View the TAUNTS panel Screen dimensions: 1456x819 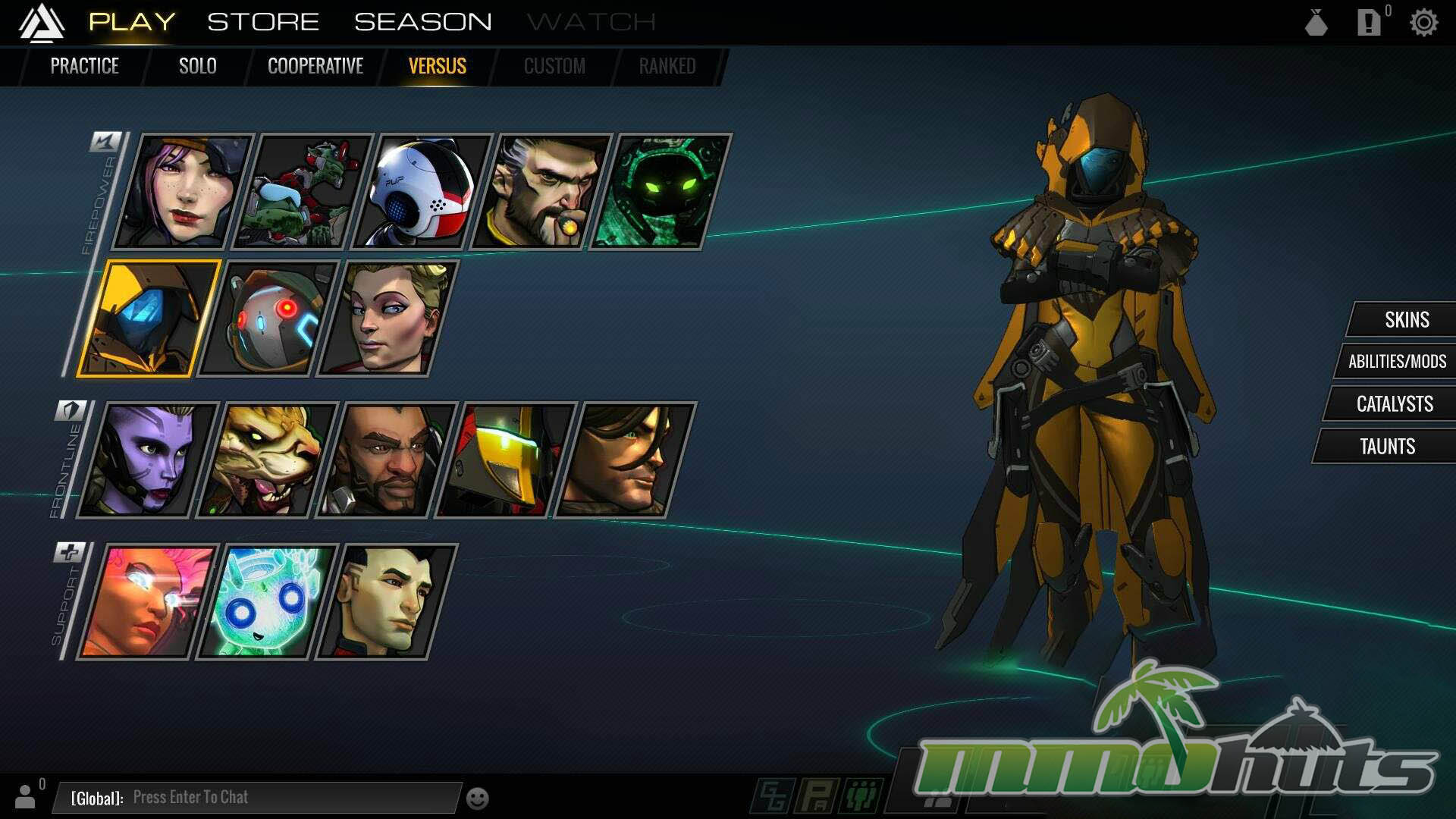[x=1387, y=446]
